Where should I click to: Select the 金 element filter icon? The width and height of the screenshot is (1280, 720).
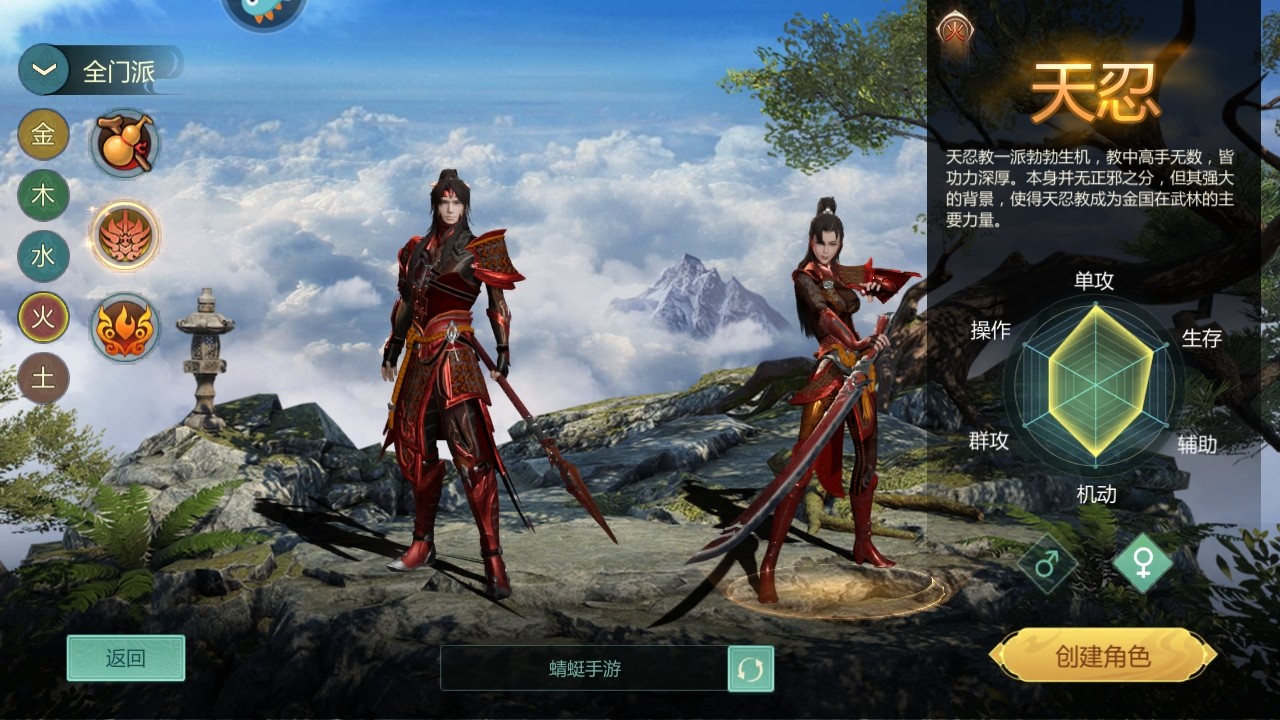coord(42,136)
